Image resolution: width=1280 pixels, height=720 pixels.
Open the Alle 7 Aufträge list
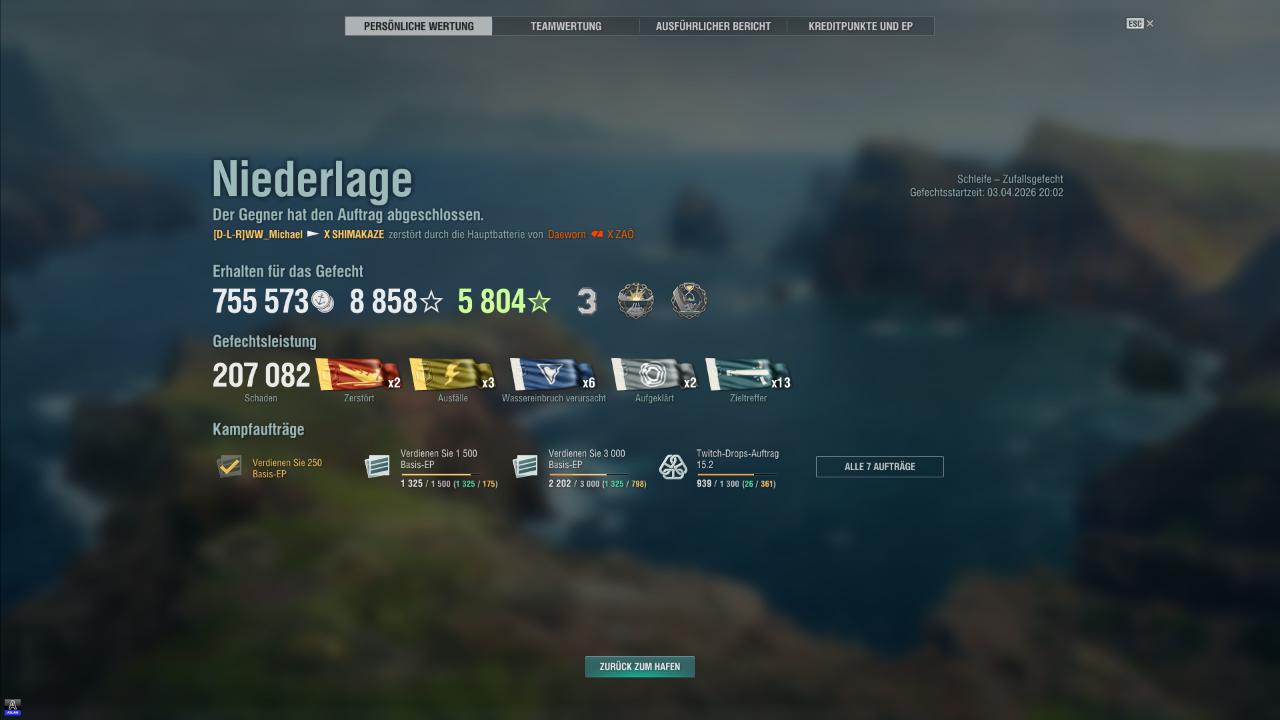(879, 467)
